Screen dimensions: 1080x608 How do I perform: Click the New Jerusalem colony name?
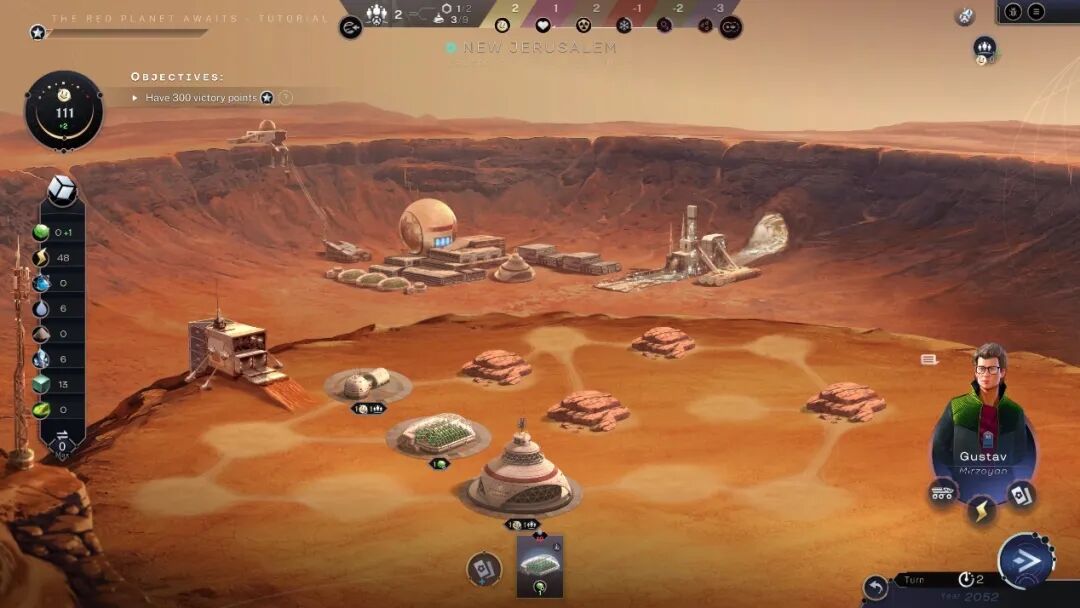tap(531, 48)
